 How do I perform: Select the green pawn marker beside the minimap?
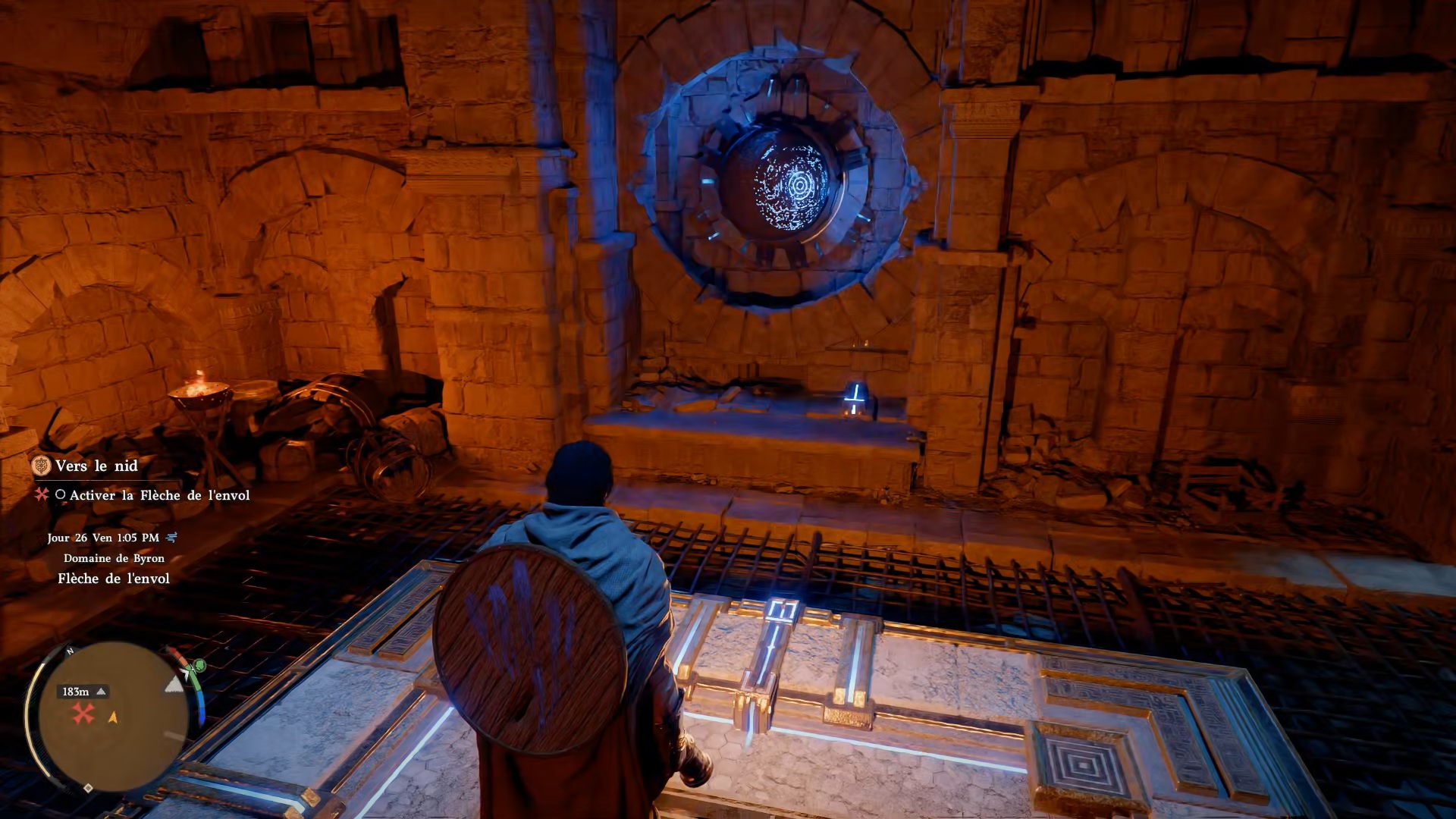(x=199, y=667)
